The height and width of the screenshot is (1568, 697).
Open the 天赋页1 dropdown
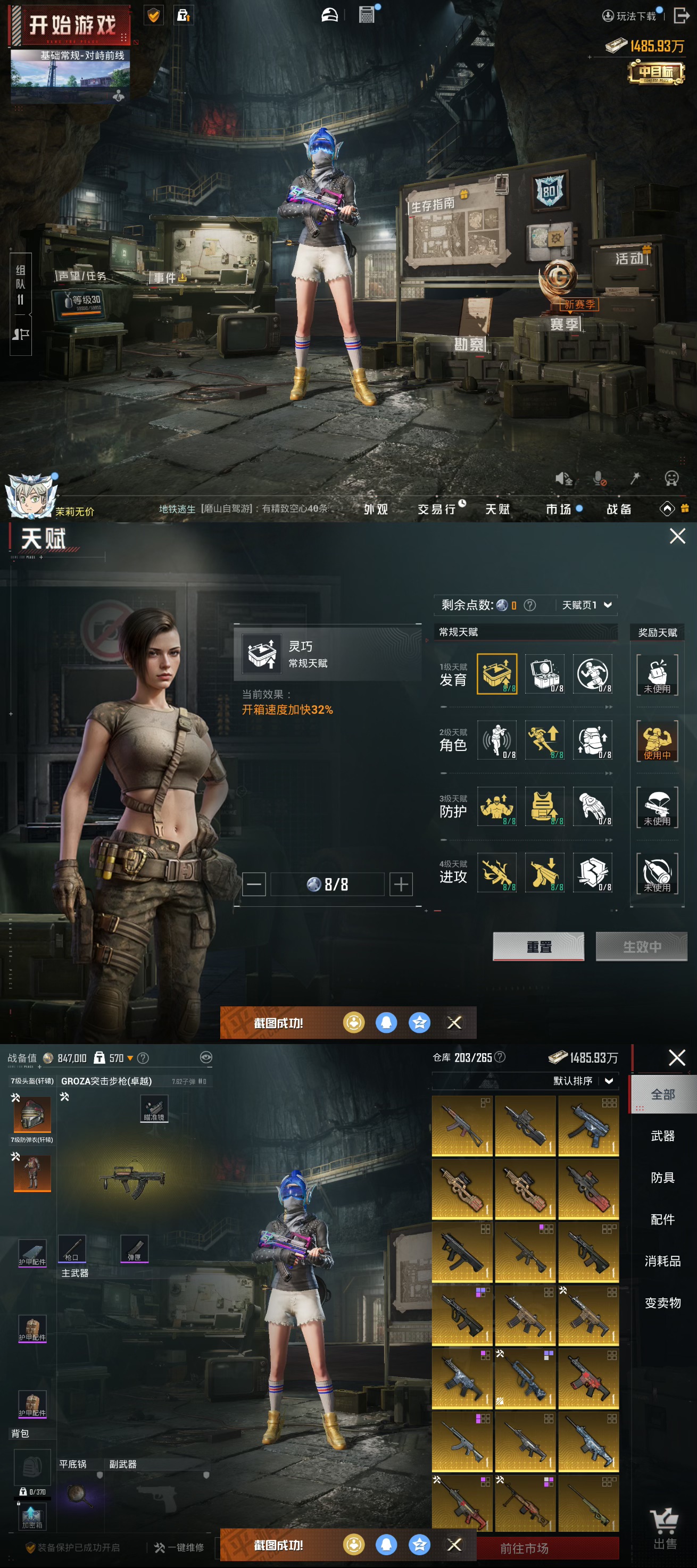coord(586,604)
